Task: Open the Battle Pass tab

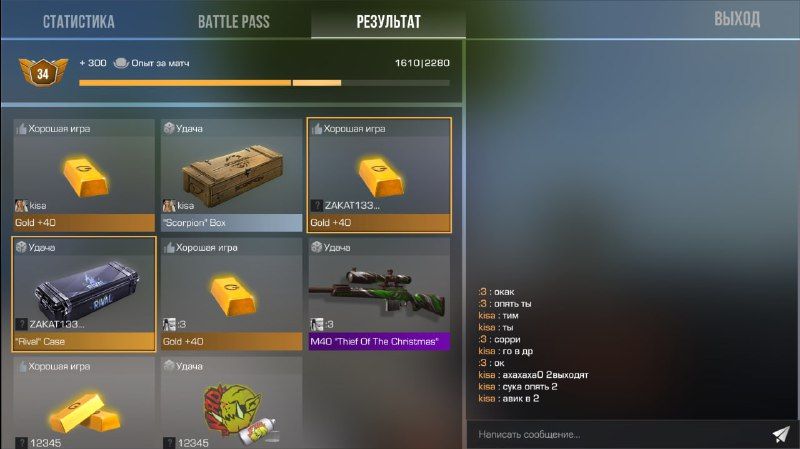Action: (x=233, y=21)
